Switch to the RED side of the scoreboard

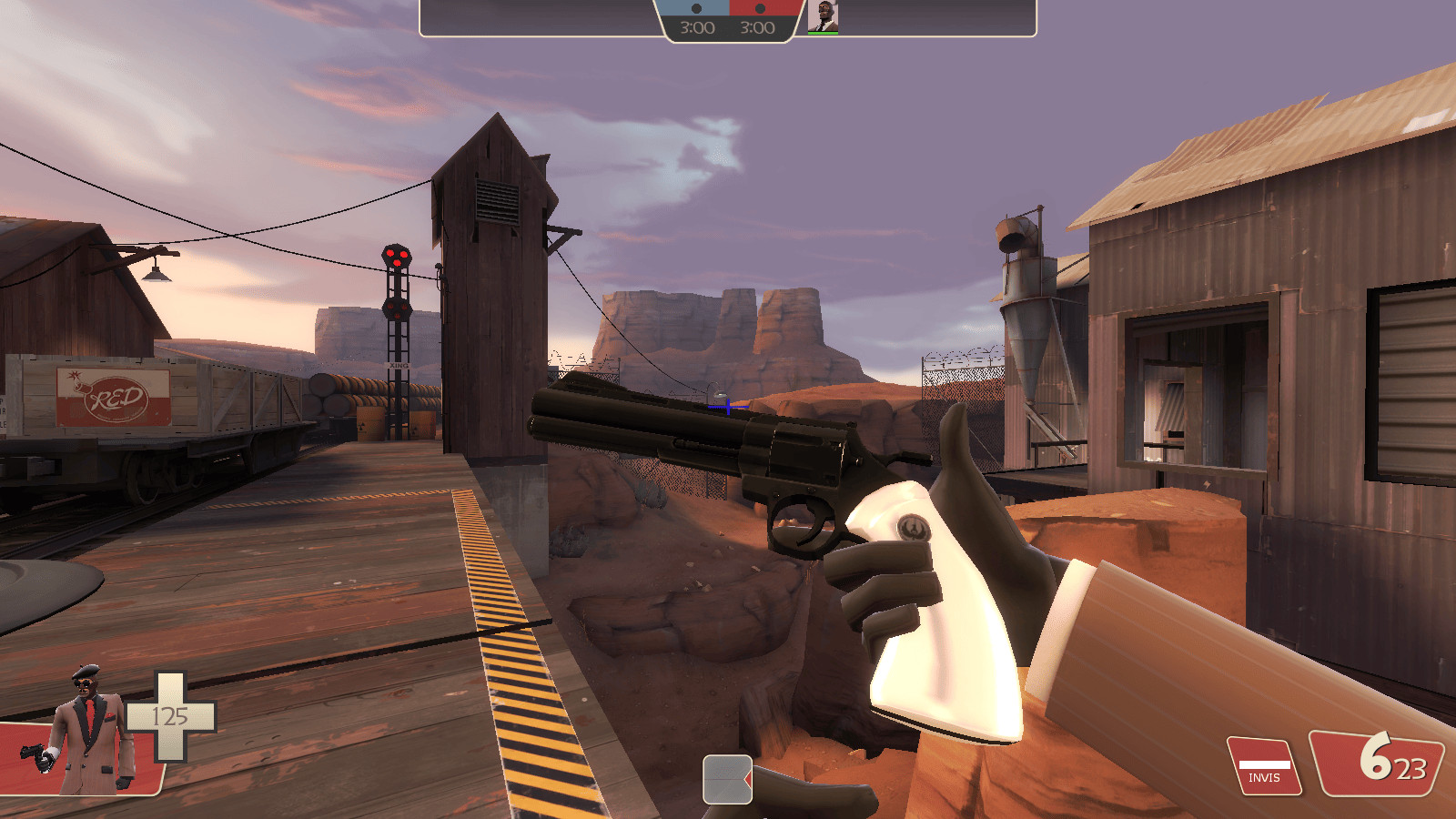pyautogui.click(x=764, y=7)
